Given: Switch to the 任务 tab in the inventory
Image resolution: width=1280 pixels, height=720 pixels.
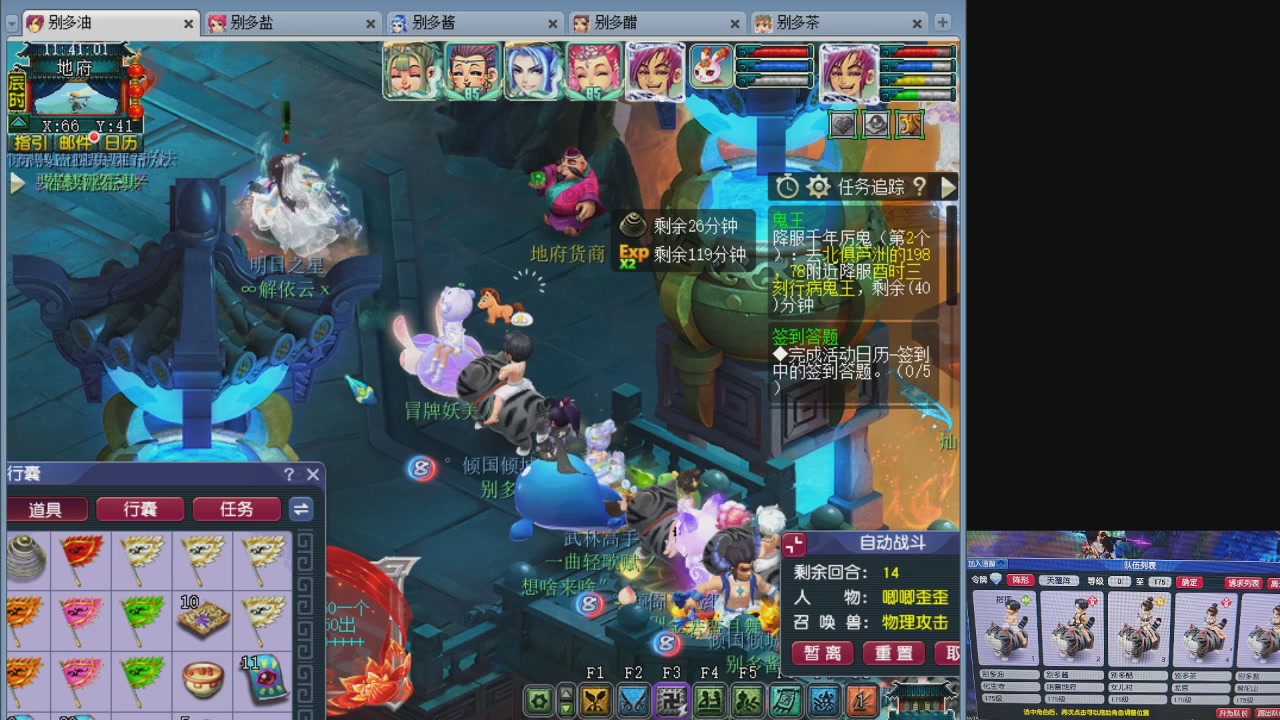Looking at the screenshot, I should (236, 509).
